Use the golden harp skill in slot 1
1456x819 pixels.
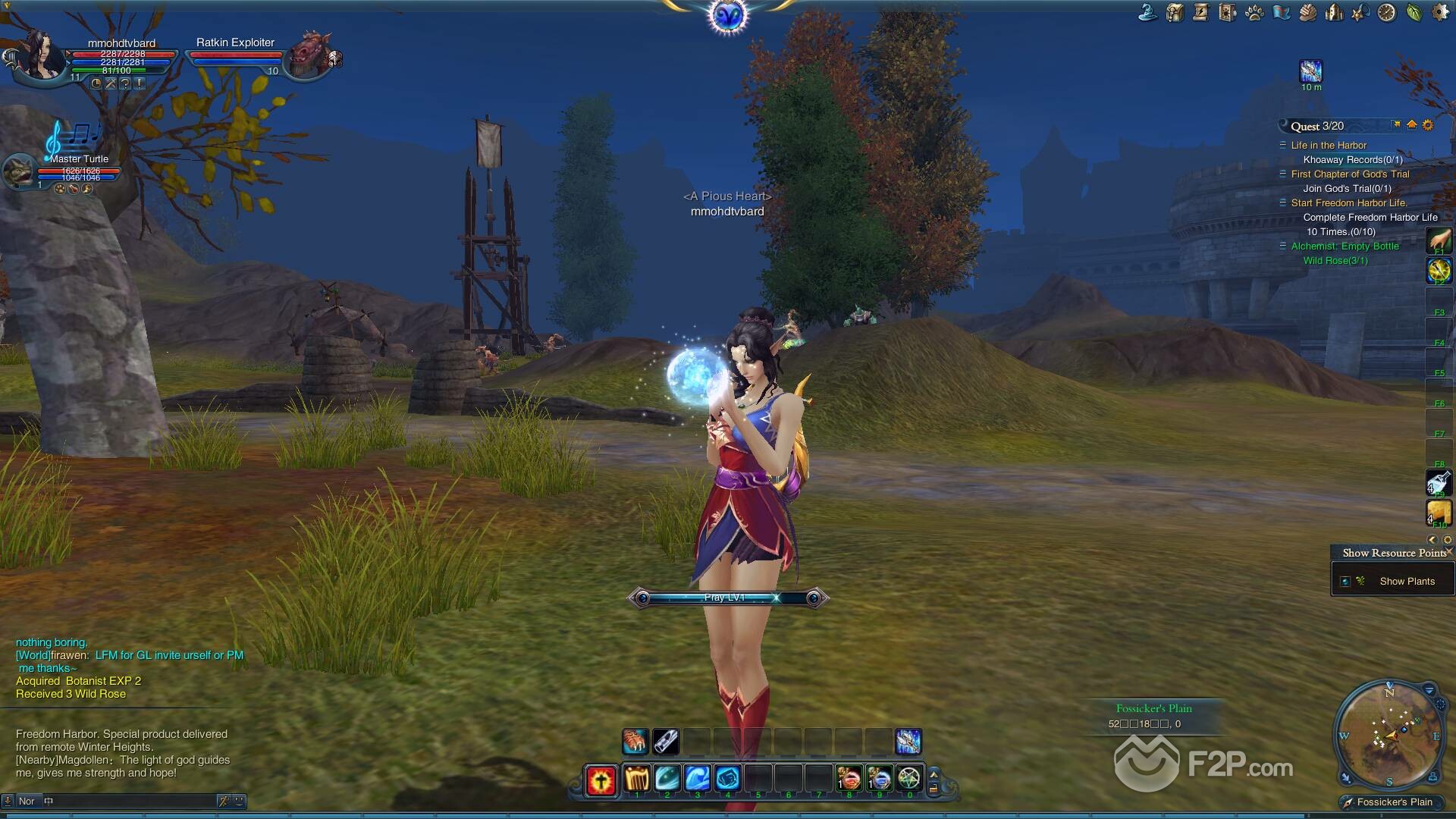(637, 779)
